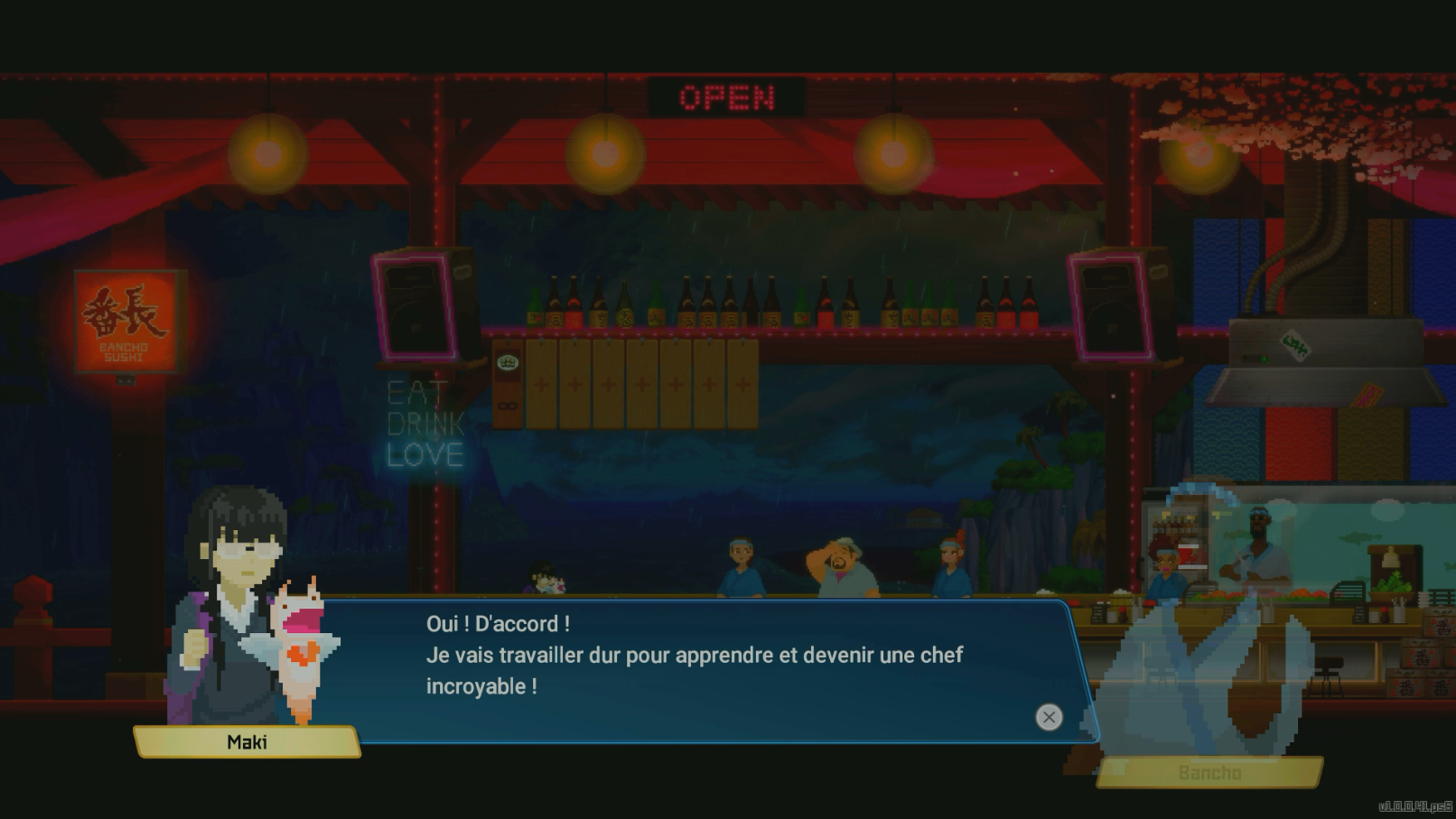The height and width of the screenshot is (819, 1456).
Task: Close the dialogue with the X button
Action: [1049, 717]
